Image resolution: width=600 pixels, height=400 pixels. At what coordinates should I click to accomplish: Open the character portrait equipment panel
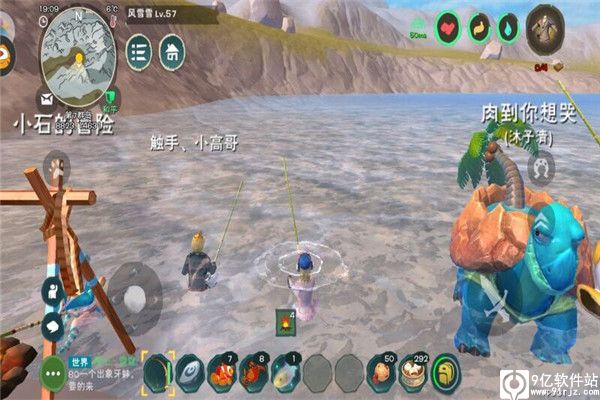click(545, 26)
